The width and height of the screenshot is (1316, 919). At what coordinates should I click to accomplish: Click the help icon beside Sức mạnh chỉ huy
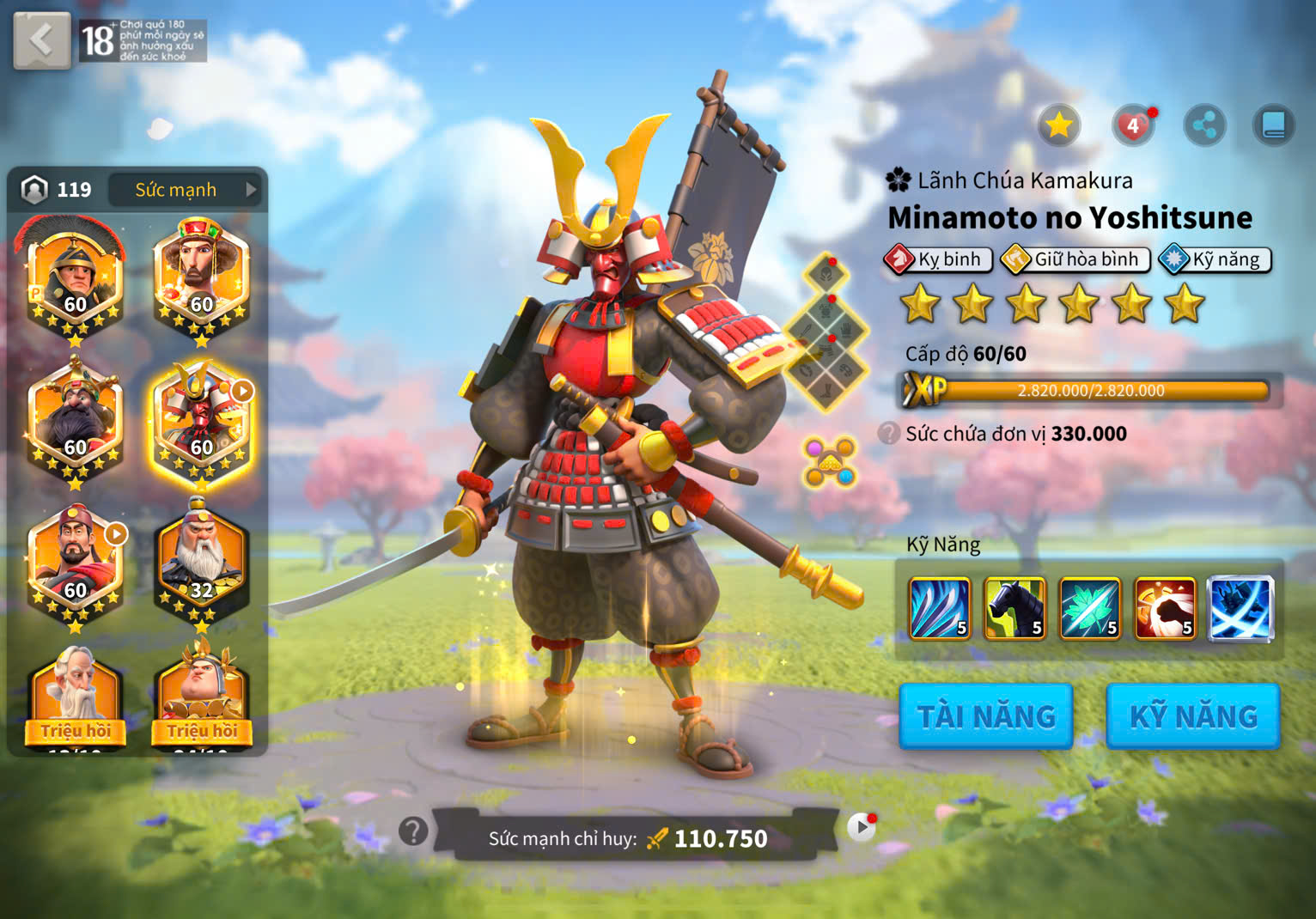pyautogui.click(x=413, y=831)
